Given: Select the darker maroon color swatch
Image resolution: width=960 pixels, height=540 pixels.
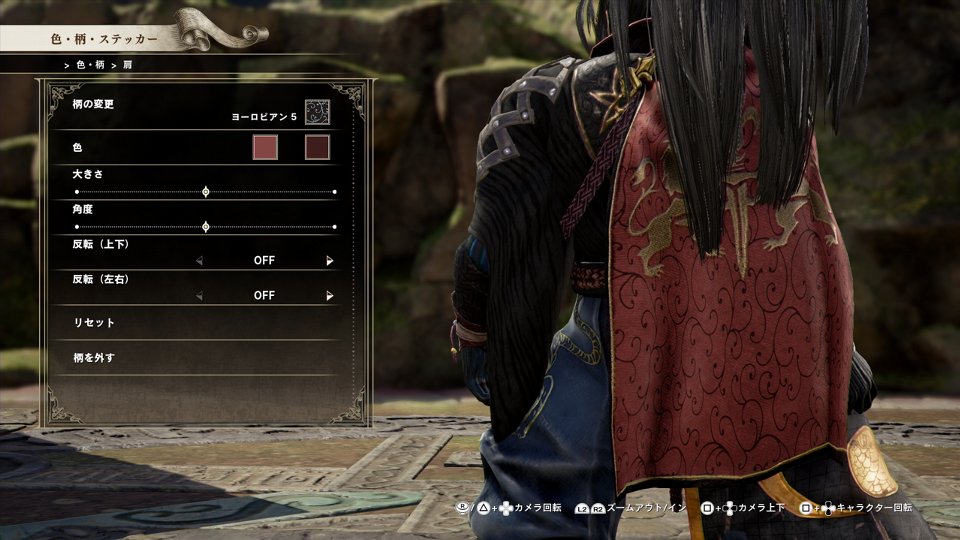Looking at the screenshot, I should [x=317, y=148].
